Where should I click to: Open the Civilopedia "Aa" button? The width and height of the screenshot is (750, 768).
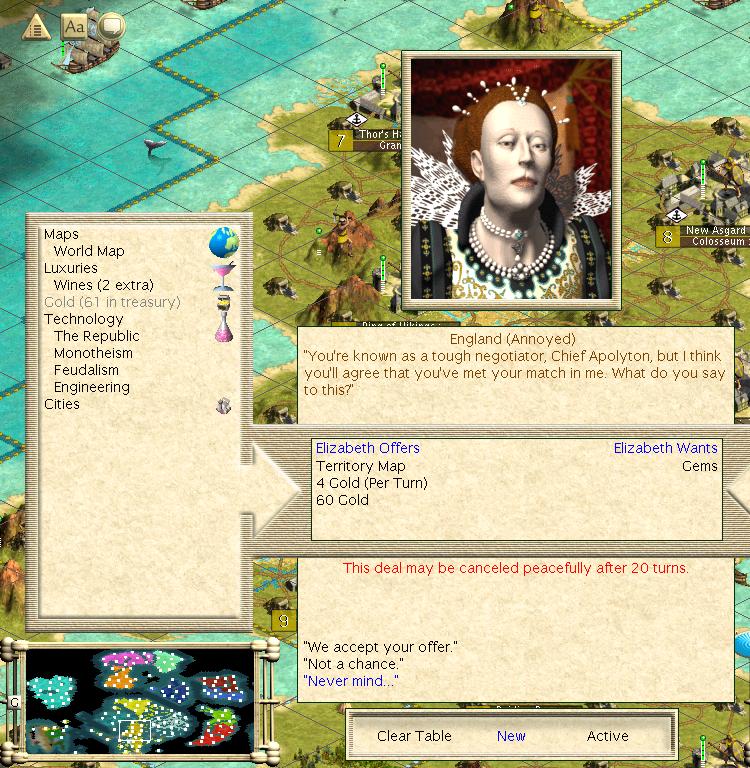(x=74, y=26)
